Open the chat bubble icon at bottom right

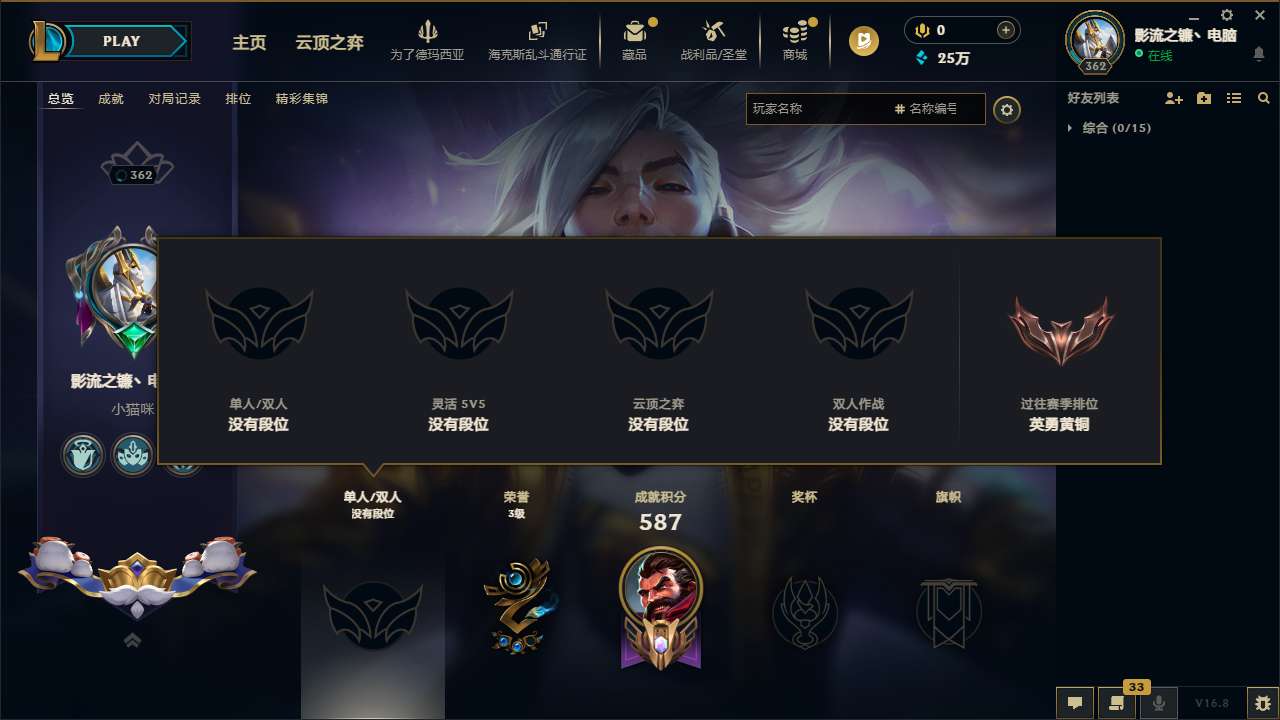pos(1074,703)
